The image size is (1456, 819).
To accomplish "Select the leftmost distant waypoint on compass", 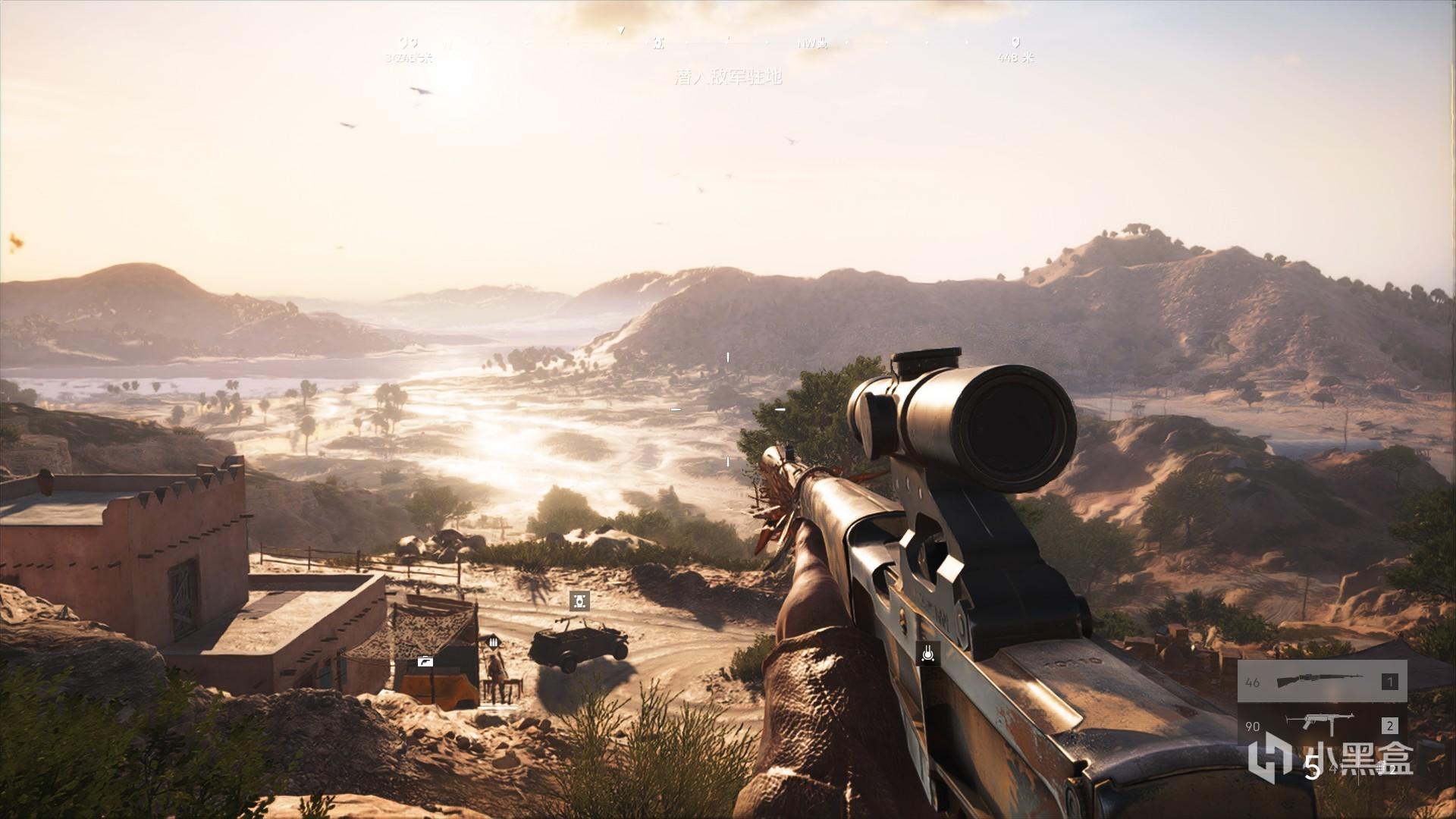I will coord(408,43).
